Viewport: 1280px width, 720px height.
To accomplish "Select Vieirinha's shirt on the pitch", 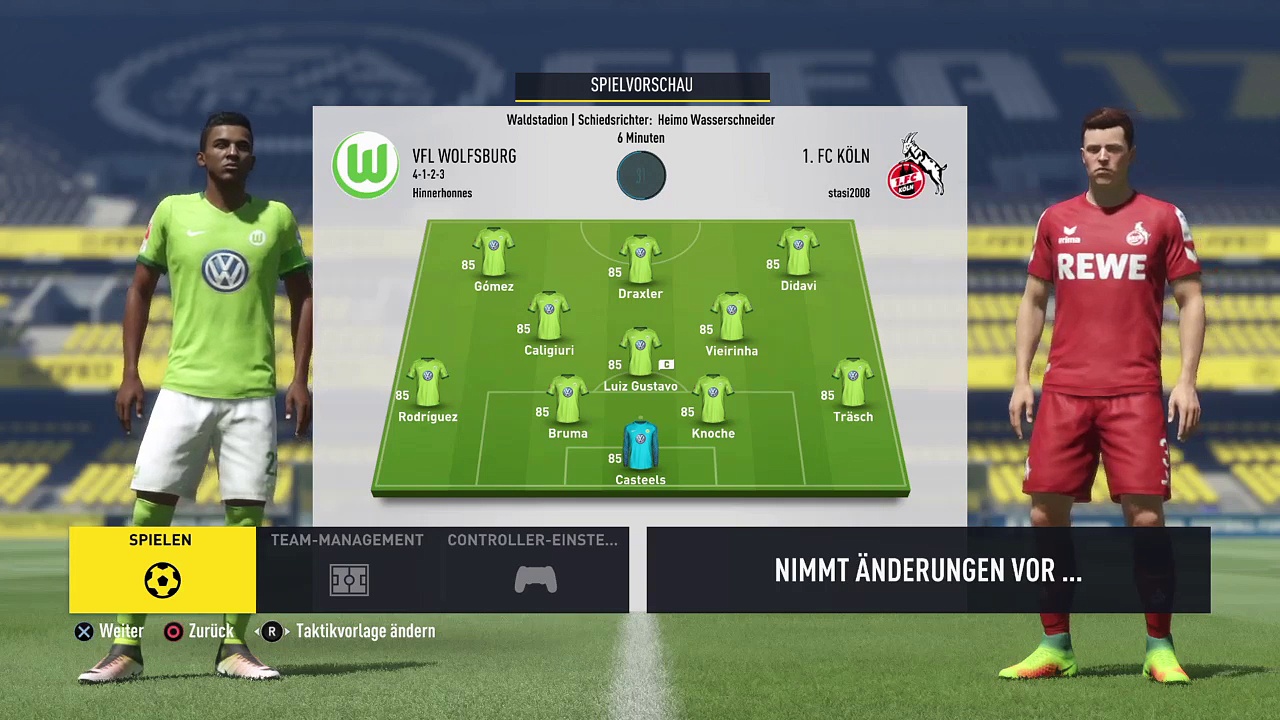I will 731,317.
